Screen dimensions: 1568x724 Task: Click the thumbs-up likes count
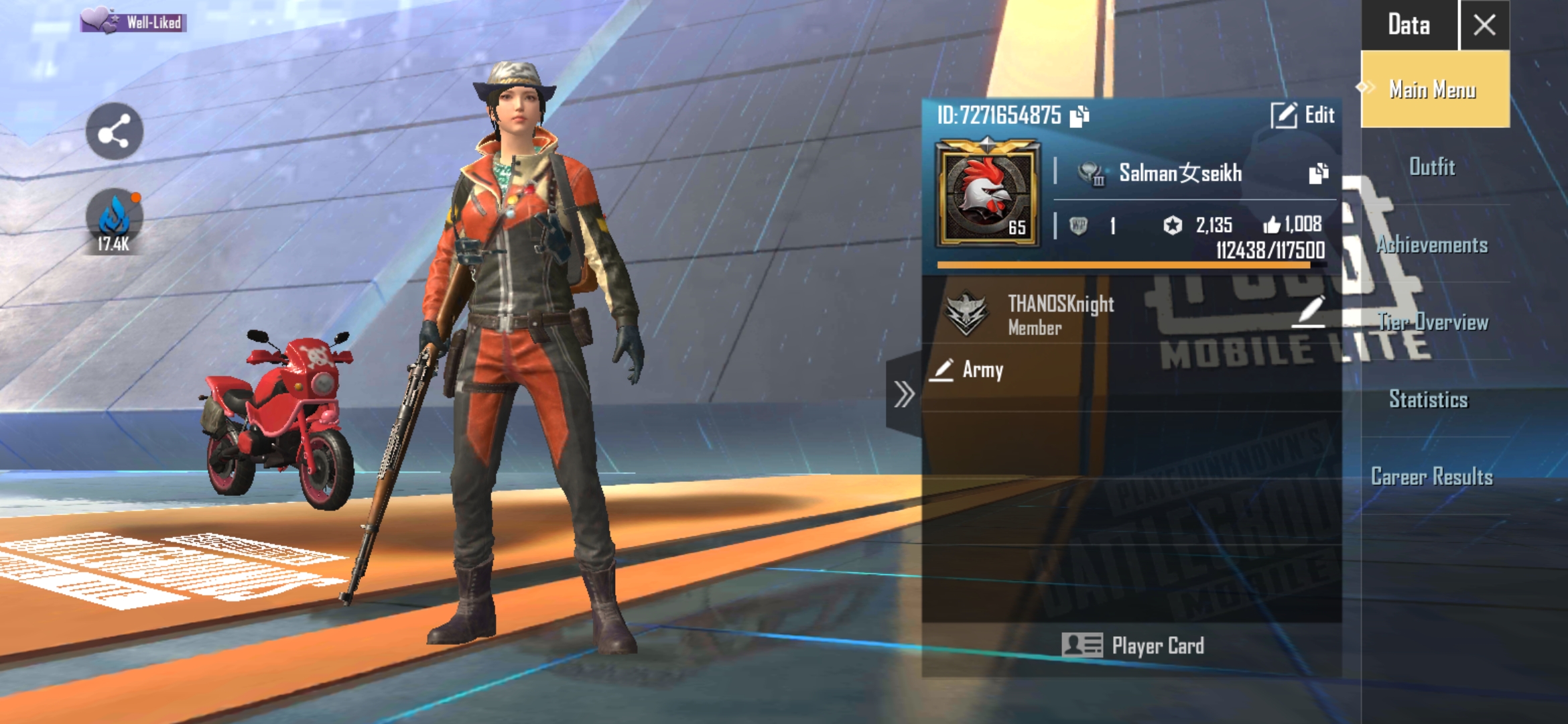pos(1293,225)
